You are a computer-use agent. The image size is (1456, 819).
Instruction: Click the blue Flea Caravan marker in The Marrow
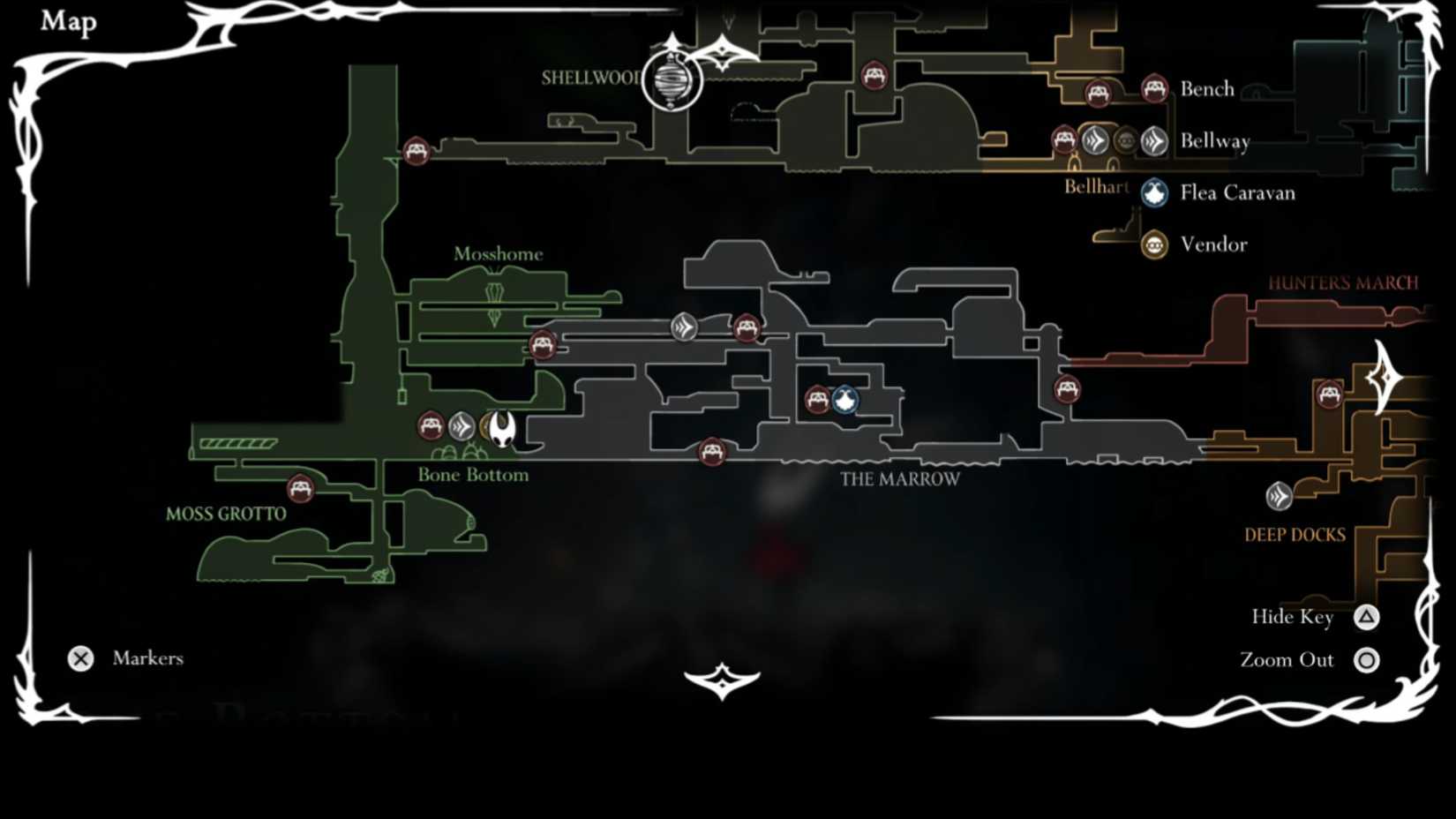pyautogui.click(x=844, y=400)
